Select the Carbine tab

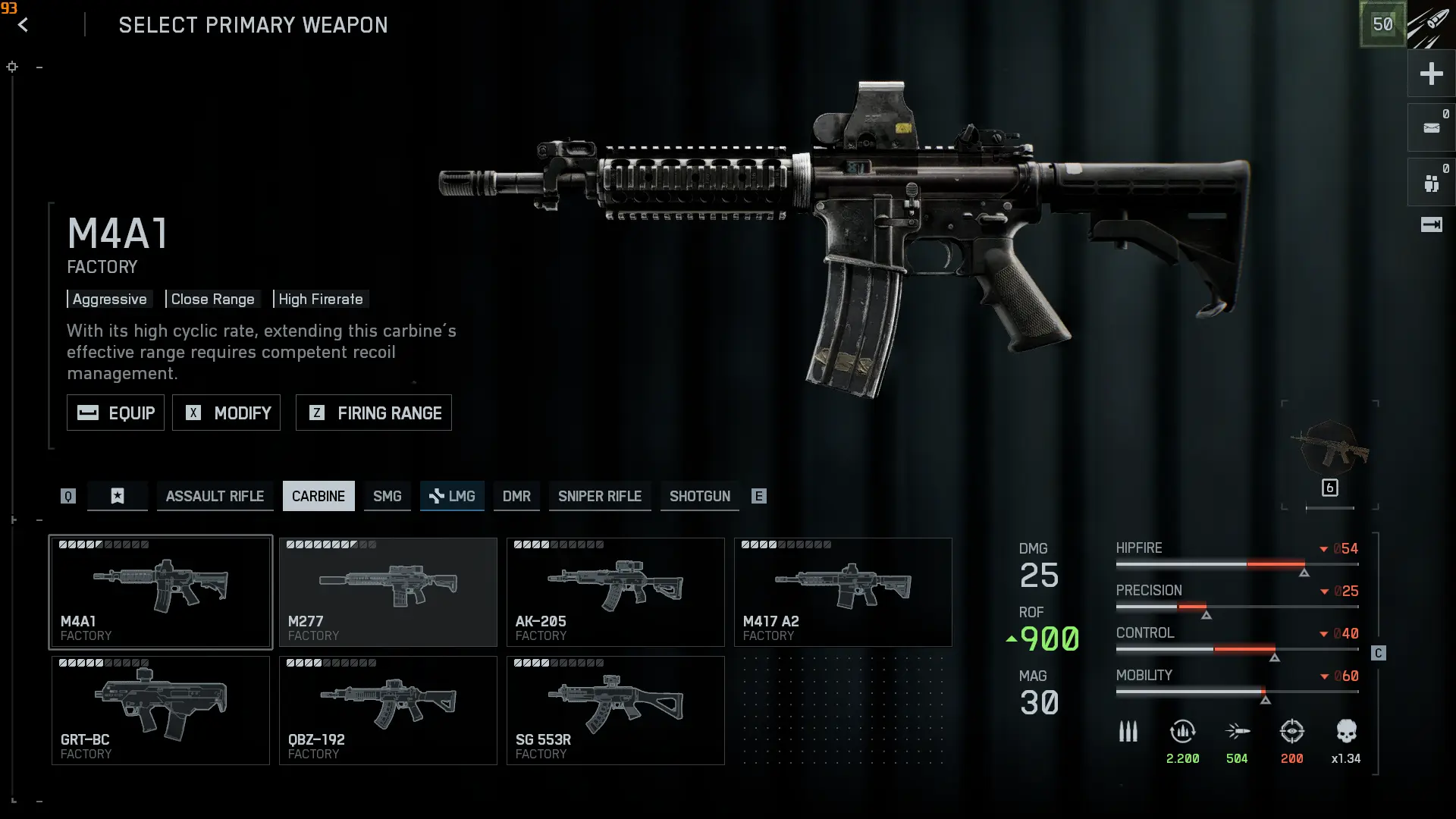click(318, 496)
